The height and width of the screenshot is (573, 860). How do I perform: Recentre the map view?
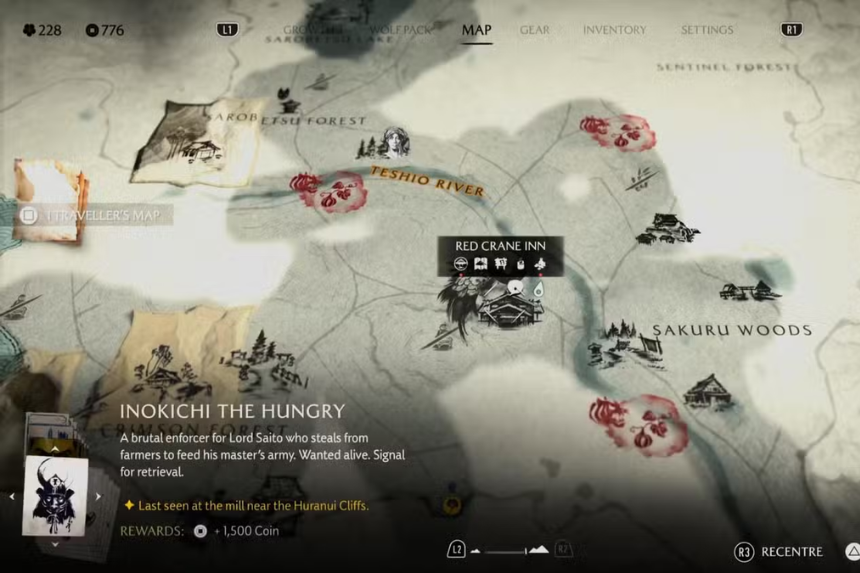coord(780,551)
